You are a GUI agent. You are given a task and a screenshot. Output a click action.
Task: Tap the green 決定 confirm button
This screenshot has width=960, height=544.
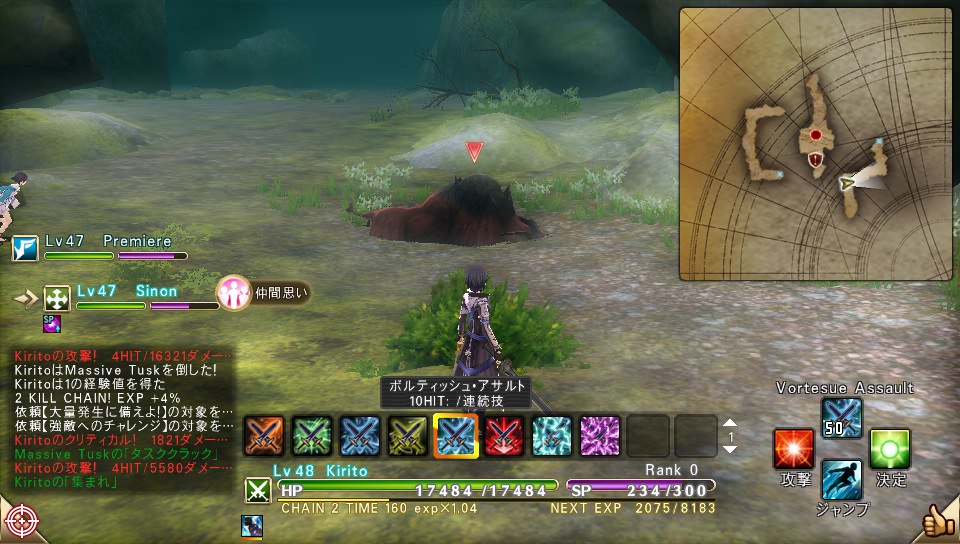[889, 450]
